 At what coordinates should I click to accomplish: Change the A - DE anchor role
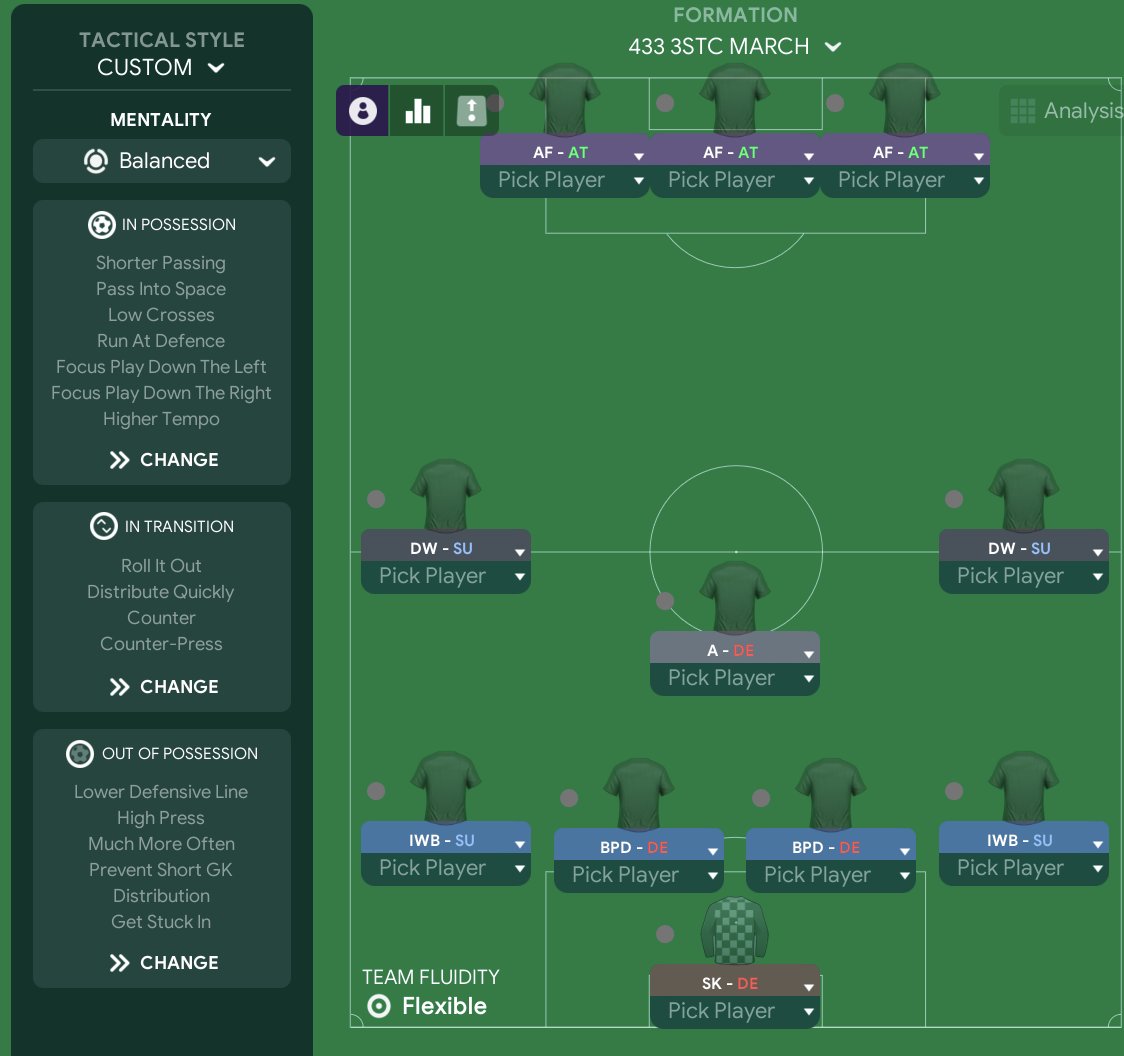point(734,651)
